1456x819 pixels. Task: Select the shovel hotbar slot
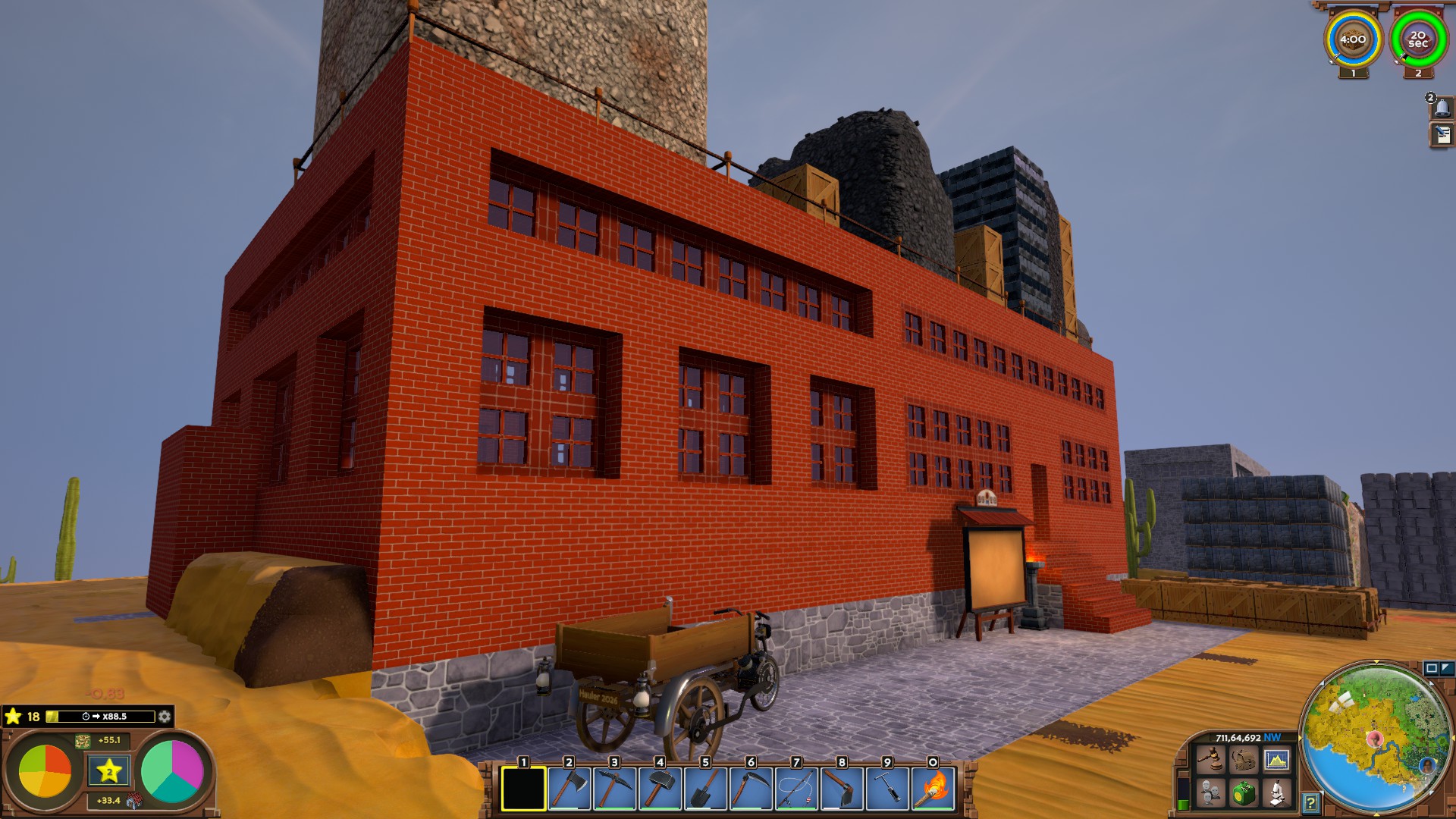click(x=705, y=789)
